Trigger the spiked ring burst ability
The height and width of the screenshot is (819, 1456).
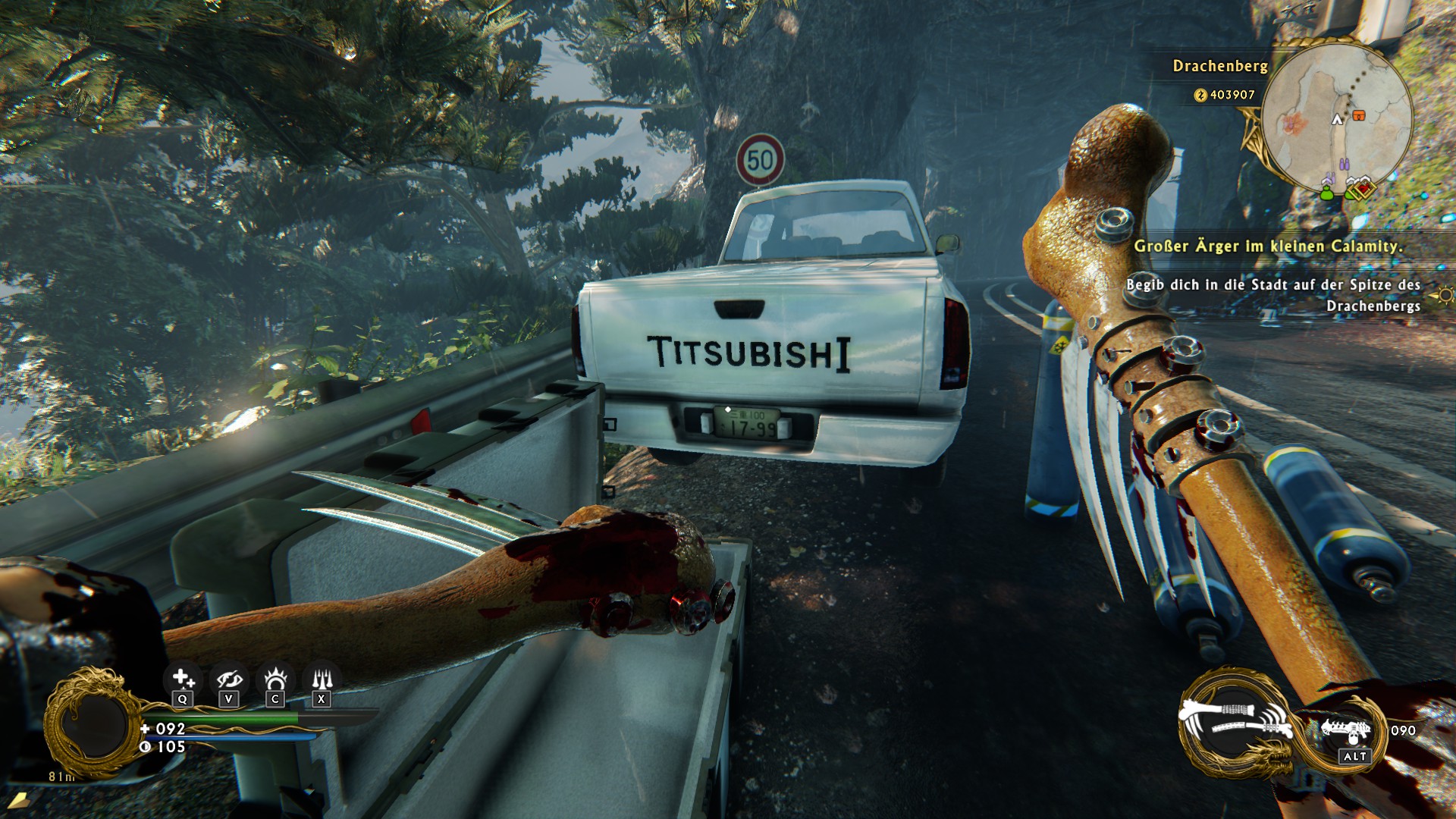coord(275,678)
